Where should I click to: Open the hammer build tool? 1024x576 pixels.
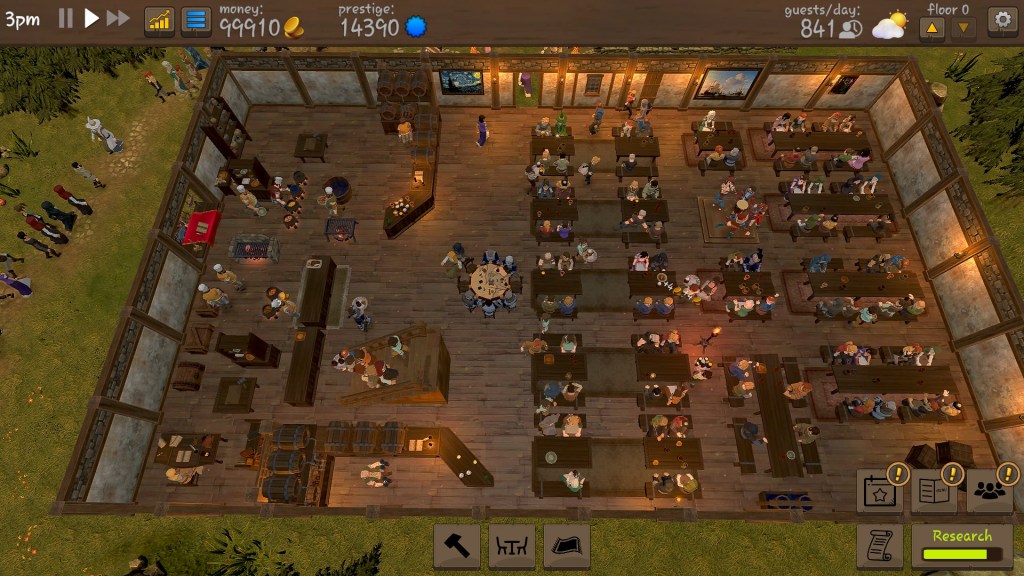click(456, 546)
